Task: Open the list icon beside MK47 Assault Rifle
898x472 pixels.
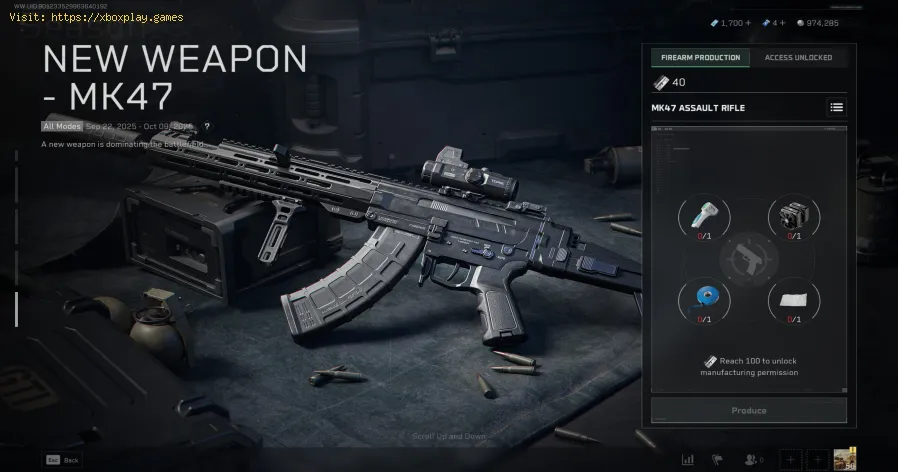Action: 836,107
